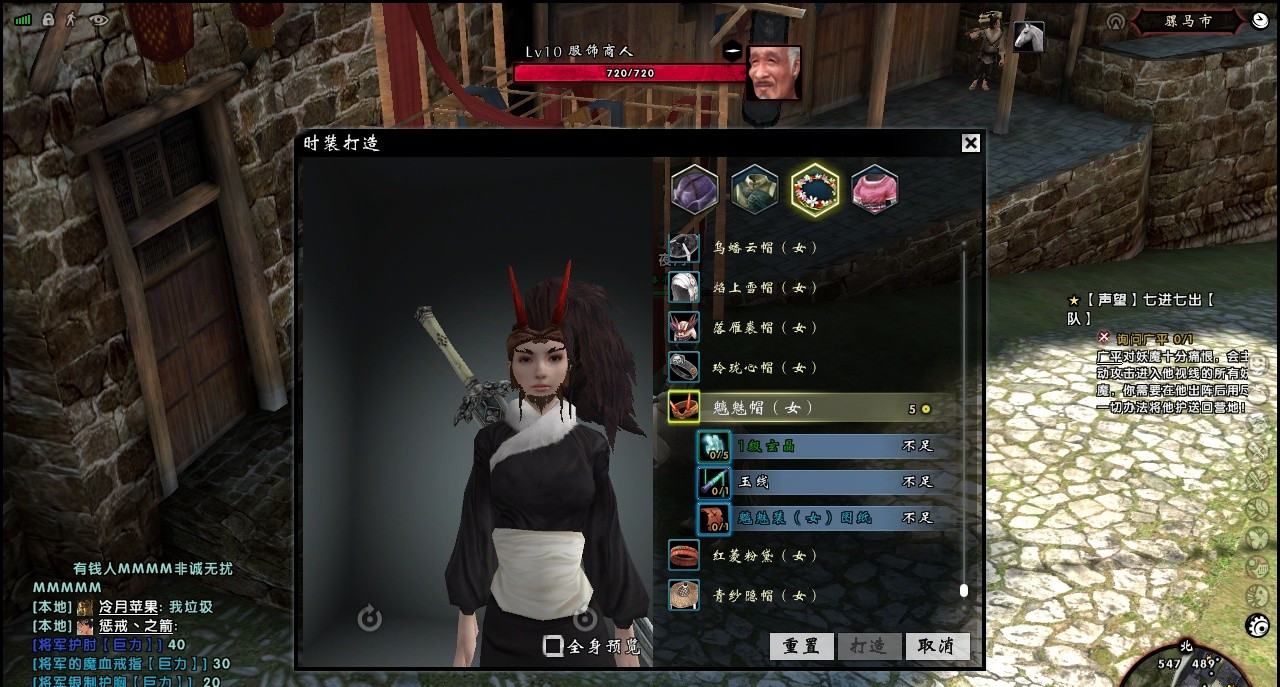
Task: Click the 1级宝晶 material icon
Action: click(714, 446)
